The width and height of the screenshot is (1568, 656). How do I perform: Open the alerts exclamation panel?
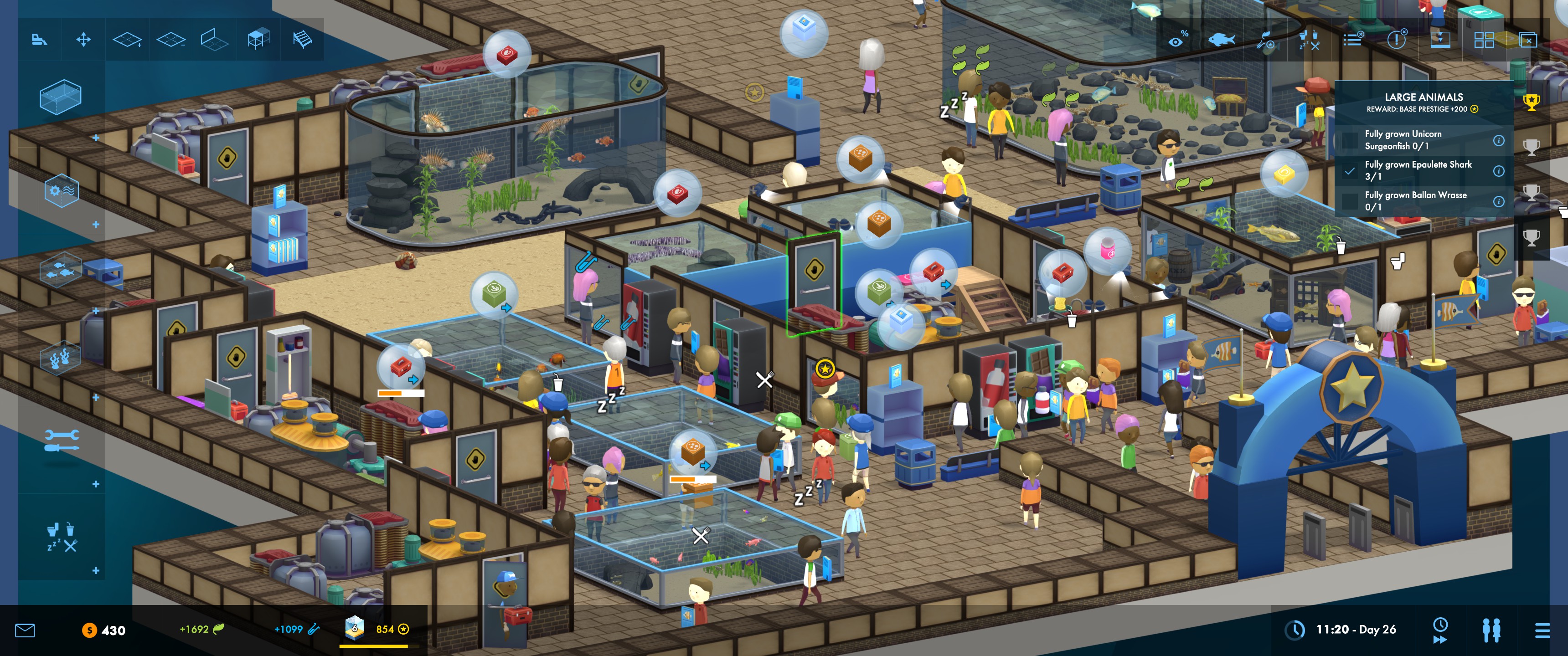[1396, 40]
